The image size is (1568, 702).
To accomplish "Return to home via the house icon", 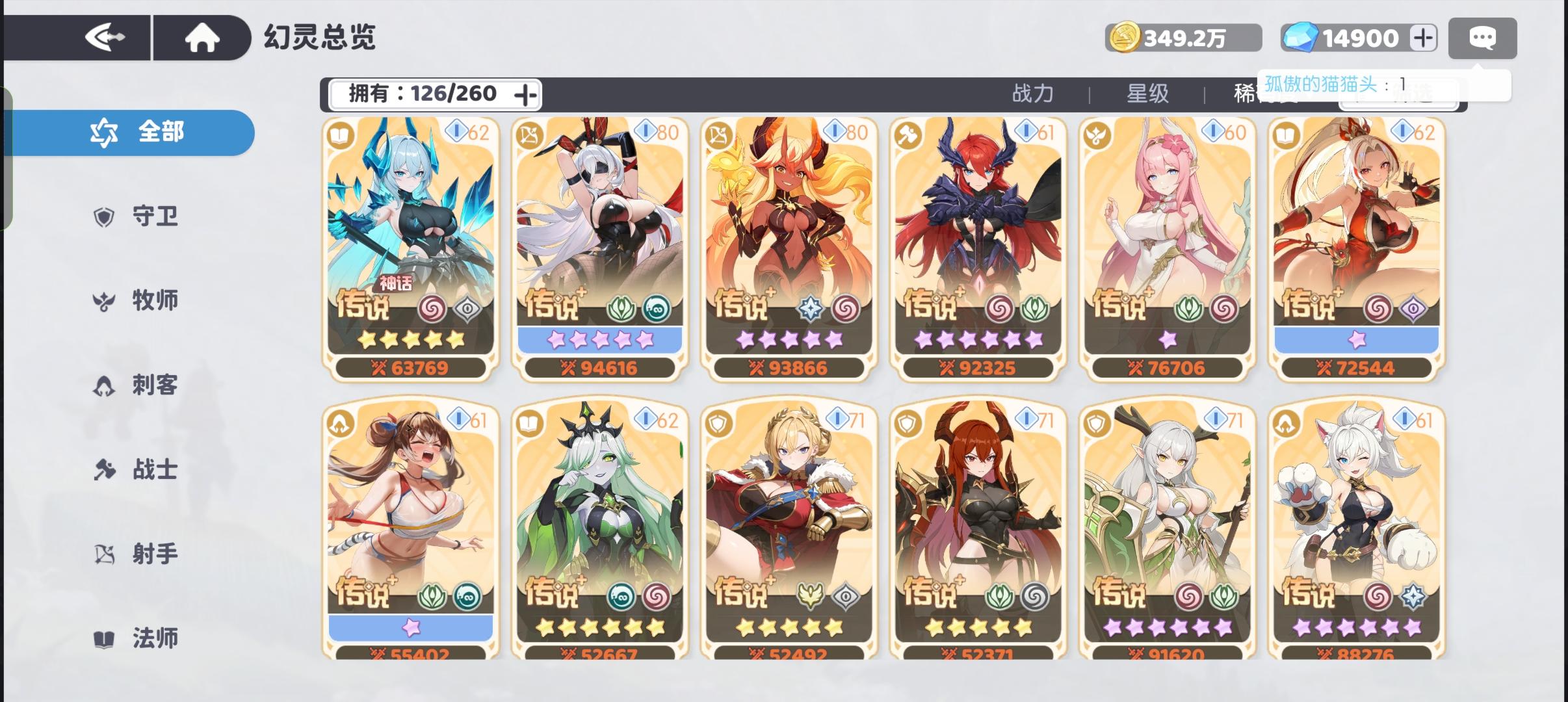I will [202, 37].
